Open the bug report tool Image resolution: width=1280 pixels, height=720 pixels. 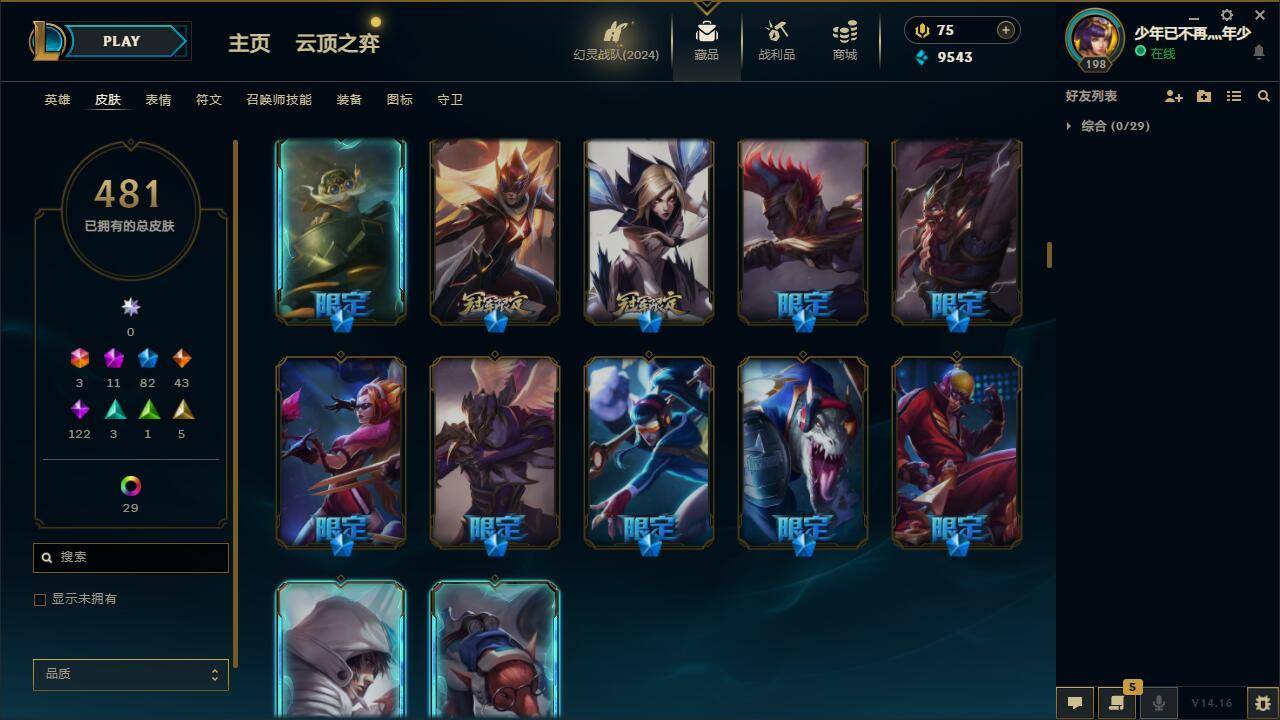tap(1262, 702)
